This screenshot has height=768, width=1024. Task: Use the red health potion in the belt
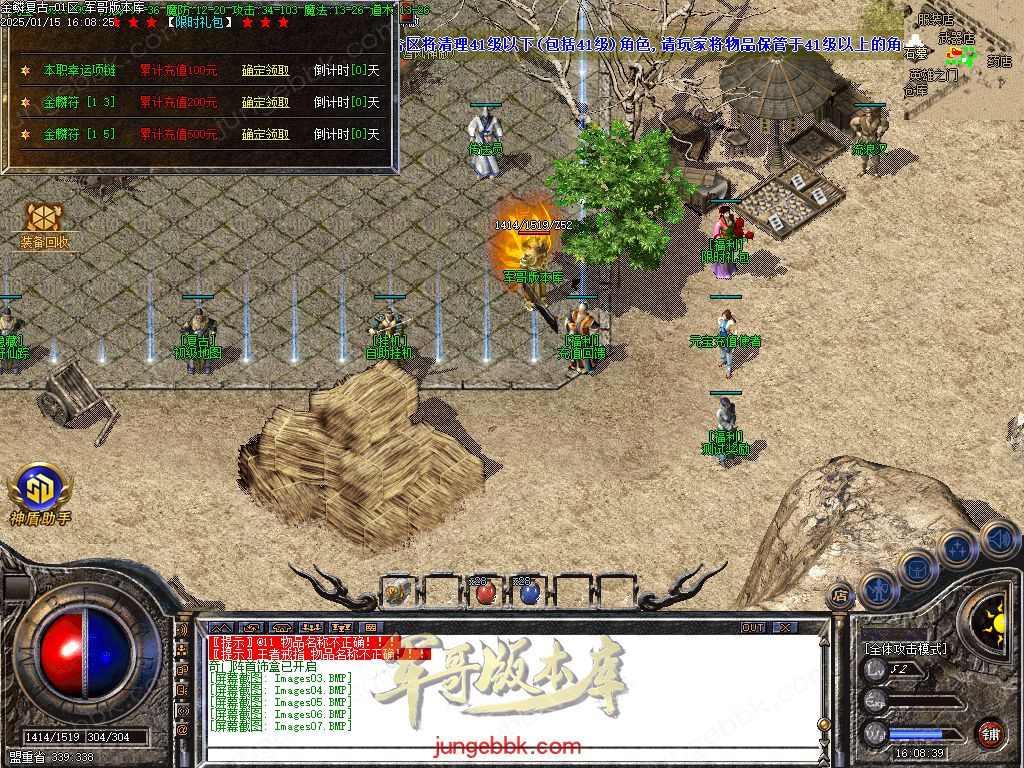[x=485, y=593]
